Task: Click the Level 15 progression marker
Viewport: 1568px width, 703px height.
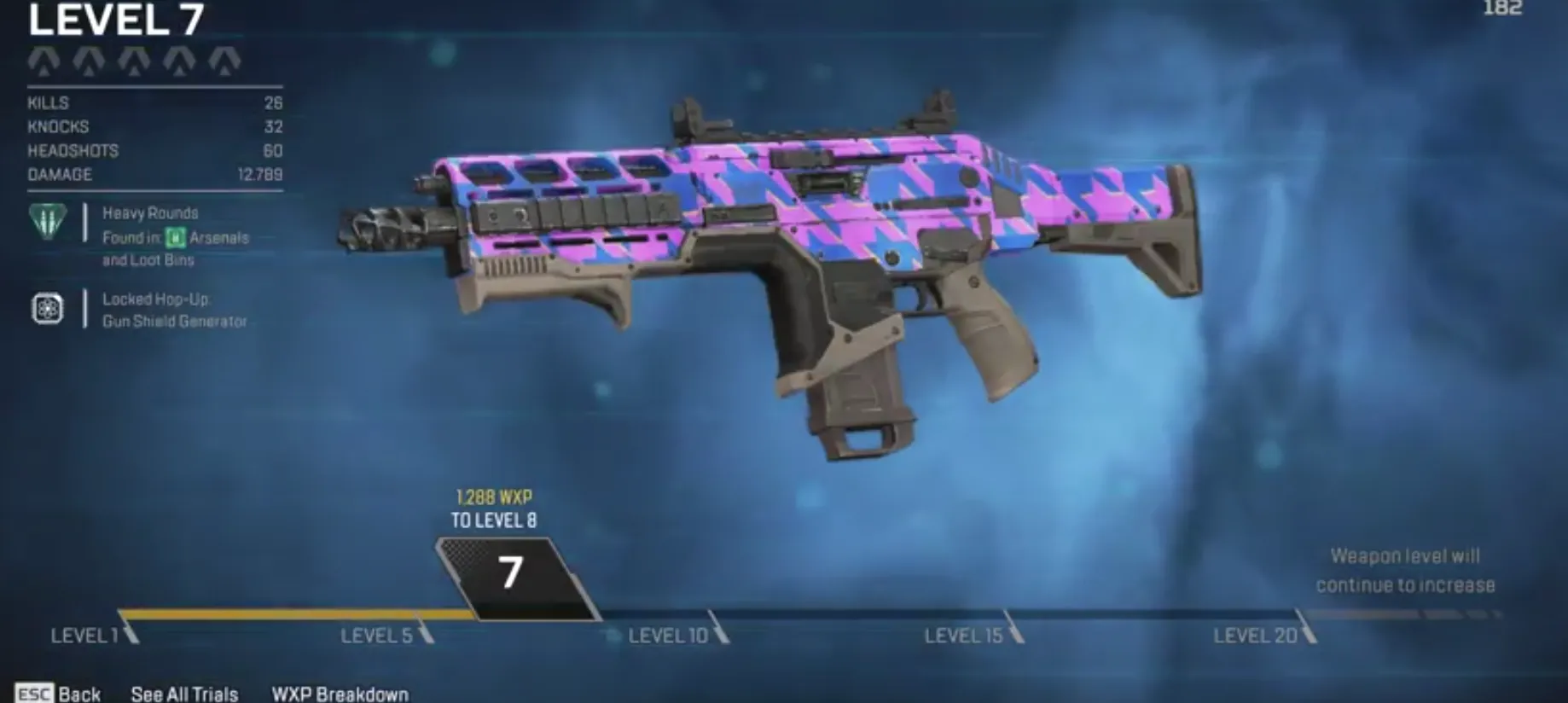Action: click(964, 635)
